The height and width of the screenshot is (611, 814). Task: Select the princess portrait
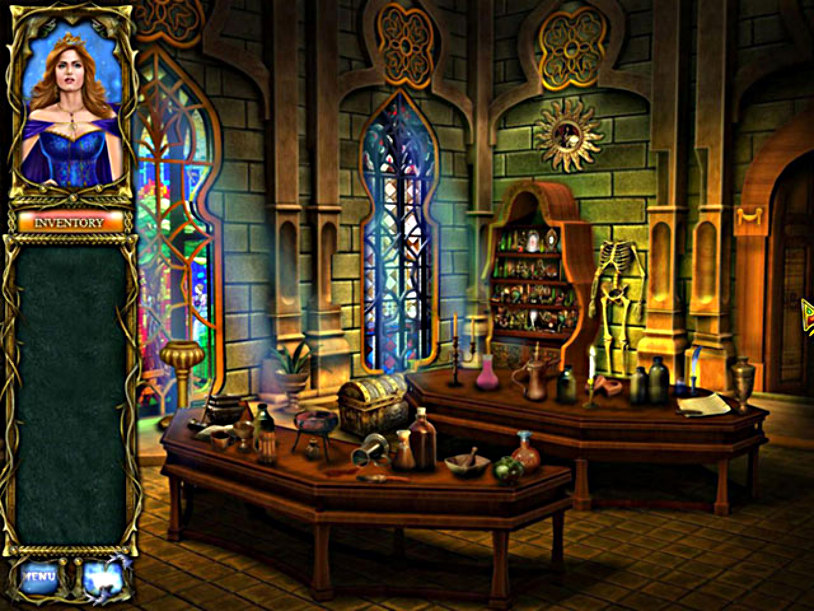click(70, 105)
